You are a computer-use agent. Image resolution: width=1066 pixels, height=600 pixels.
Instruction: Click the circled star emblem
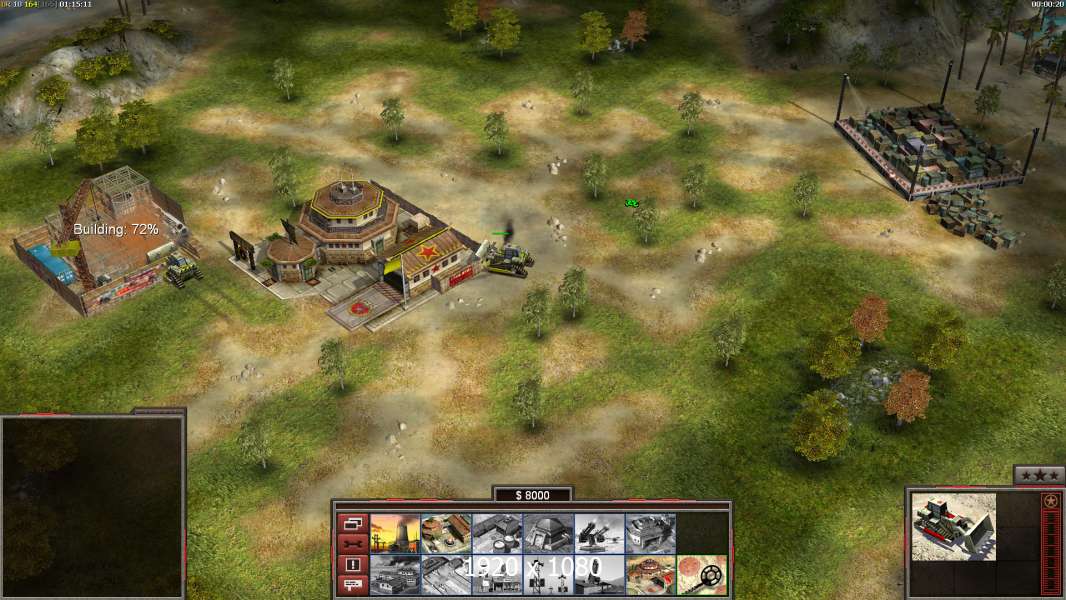pos(1050,501)
